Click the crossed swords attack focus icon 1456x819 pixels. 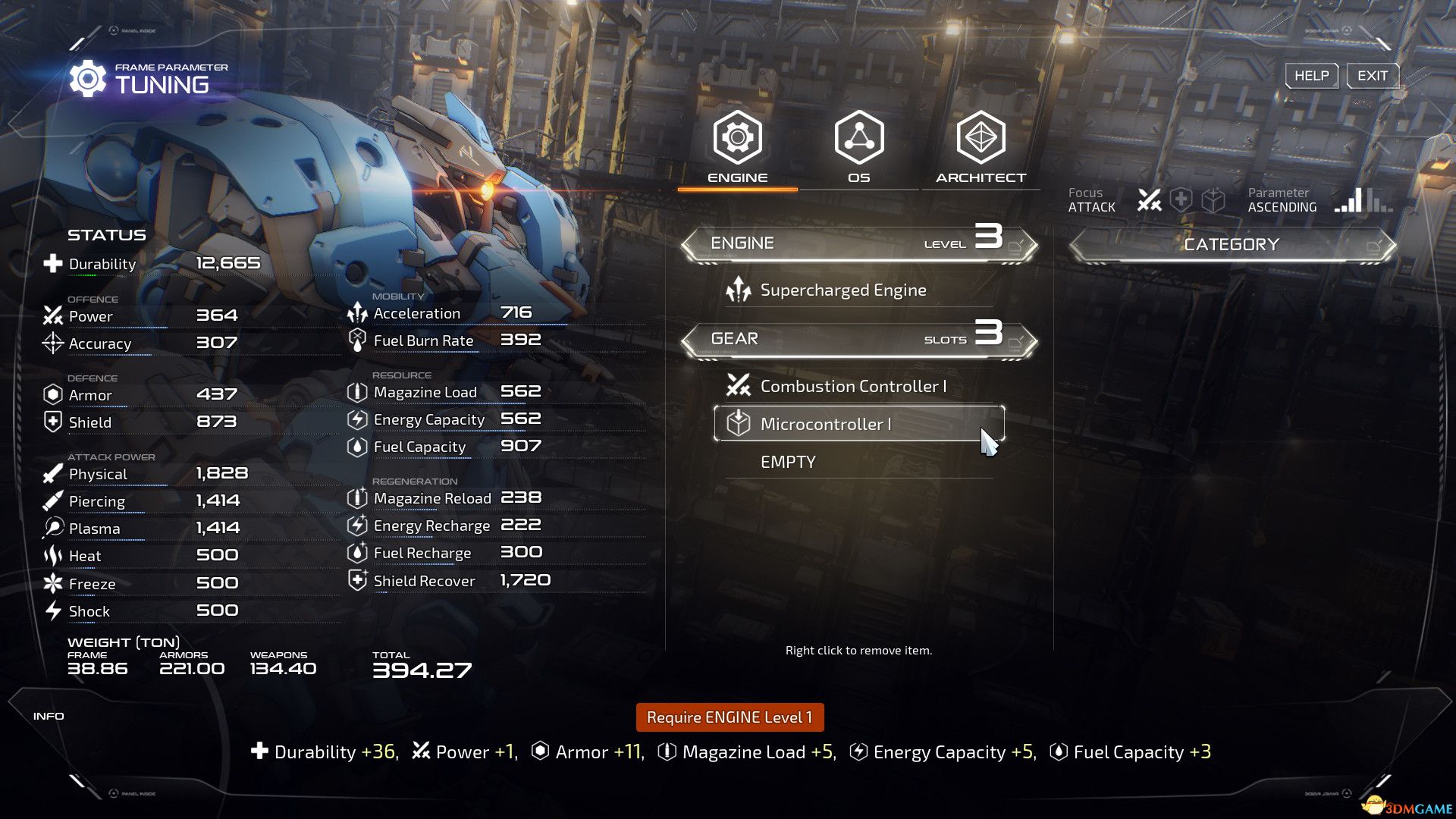pos(1150,199)
